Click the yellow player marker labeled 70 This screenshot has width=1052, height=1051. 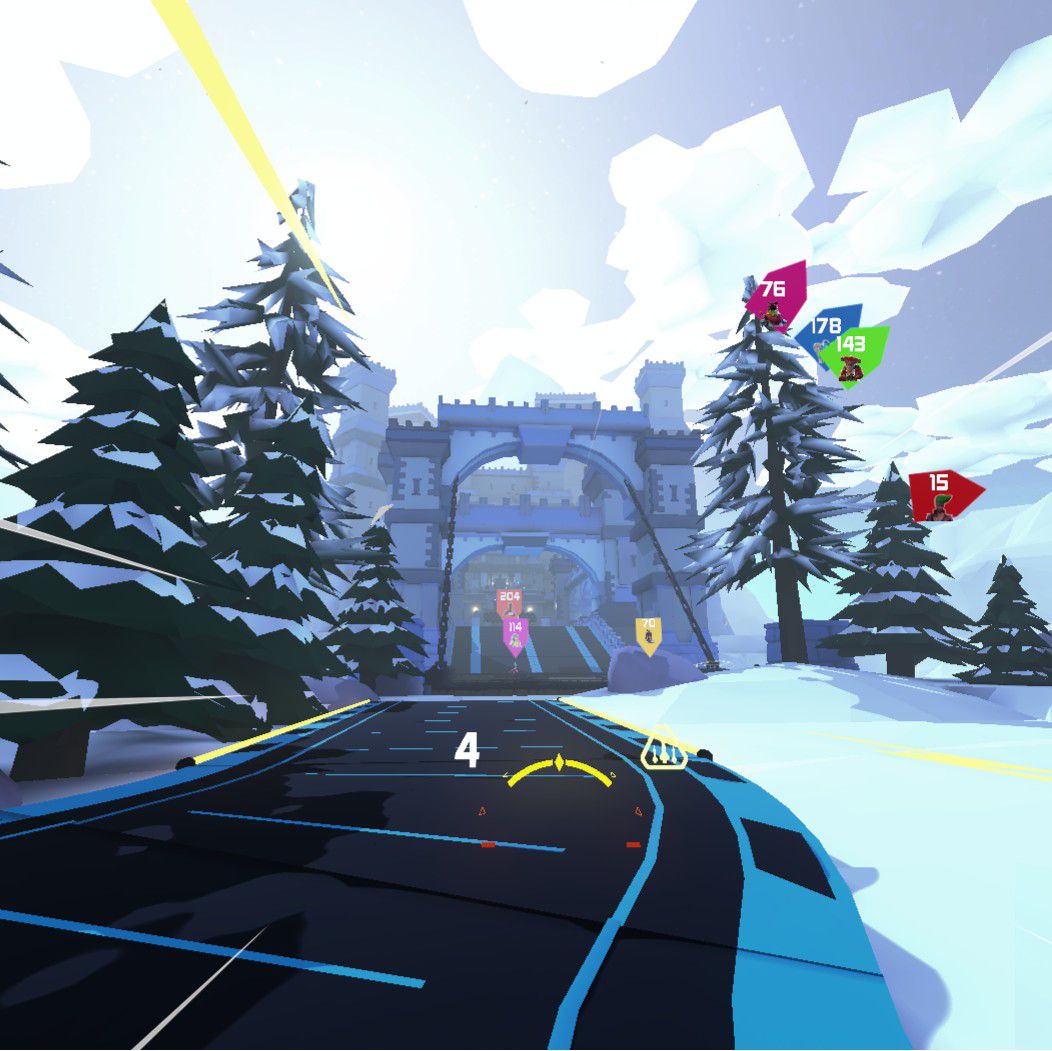point(648,633)
